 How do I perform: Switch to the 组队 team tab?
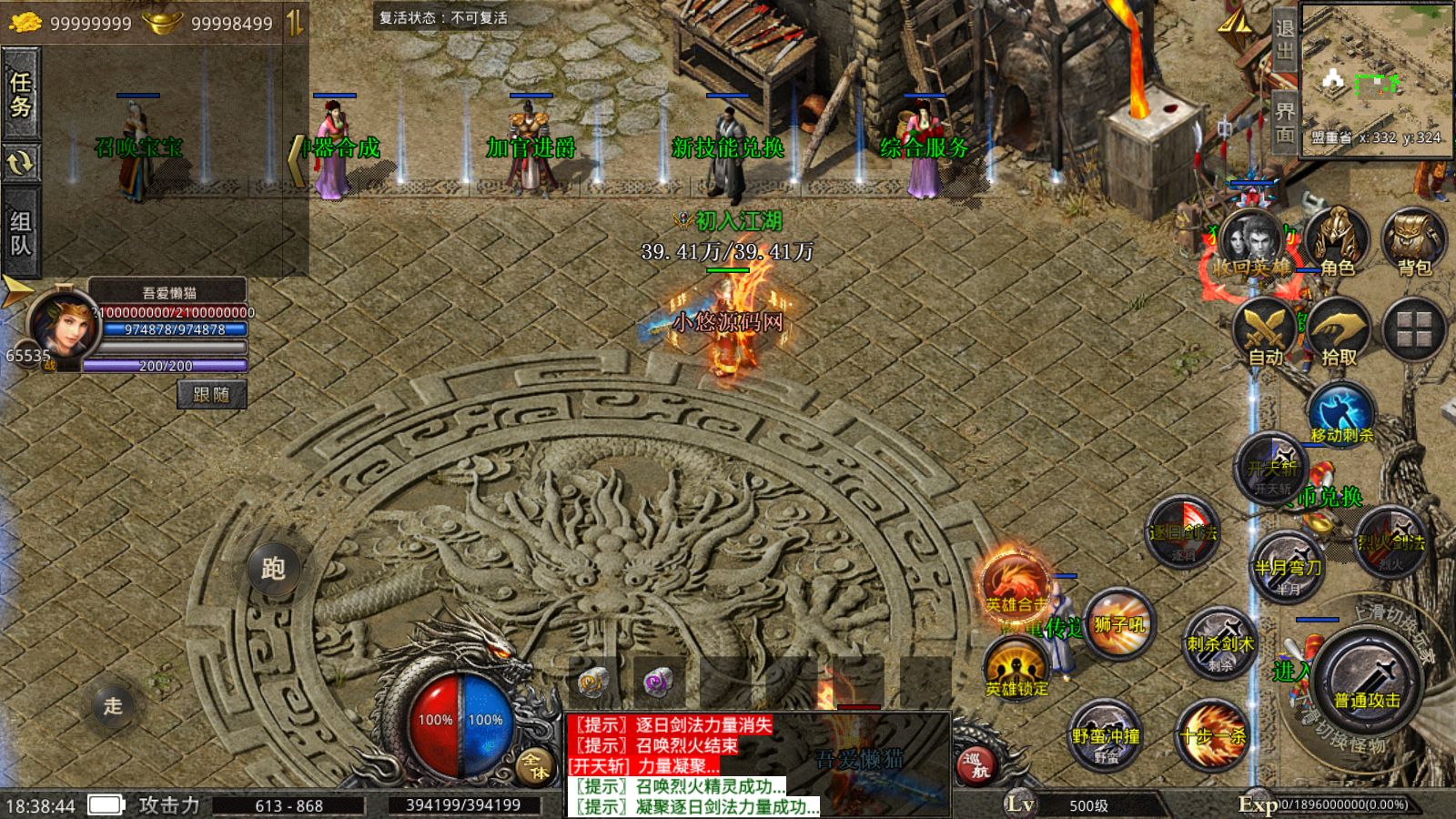click(x=20, y=233)
